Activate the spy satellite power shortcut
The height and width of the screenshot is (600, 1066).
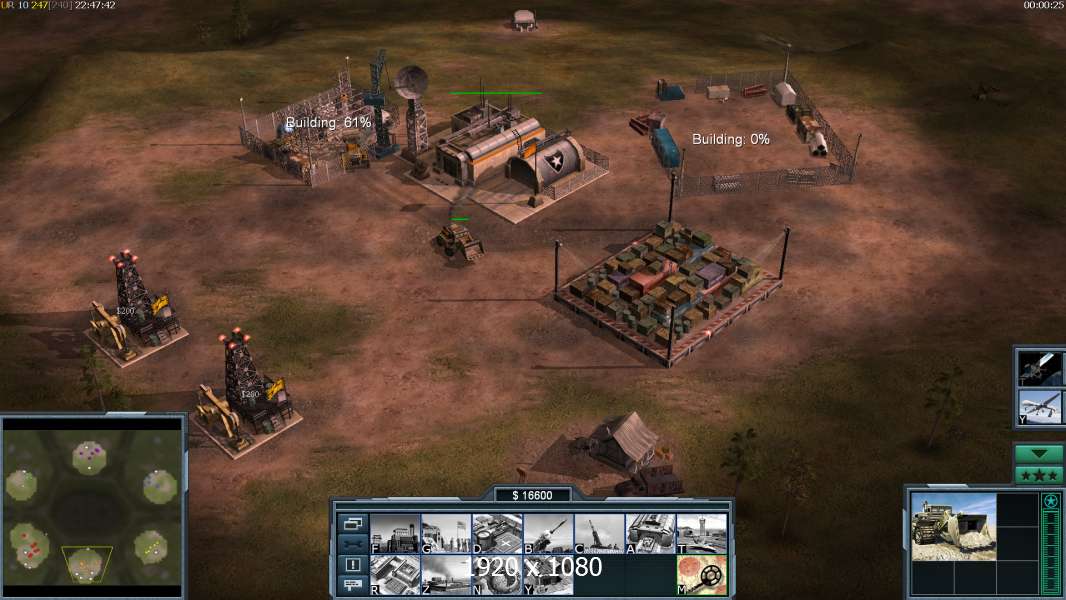[1038, 368]
